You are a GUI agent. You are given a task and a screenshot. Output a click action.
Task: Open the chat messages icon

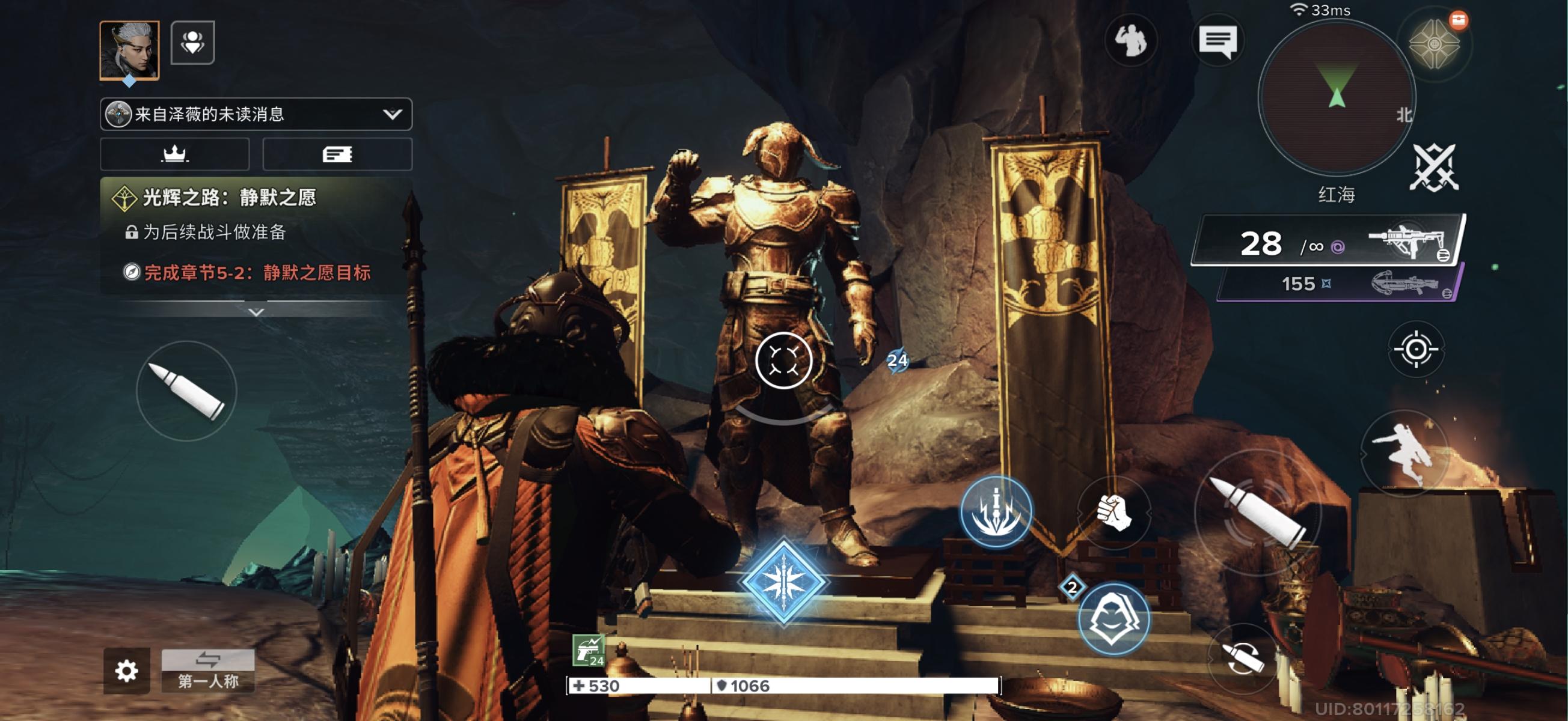coord(1217,41)
